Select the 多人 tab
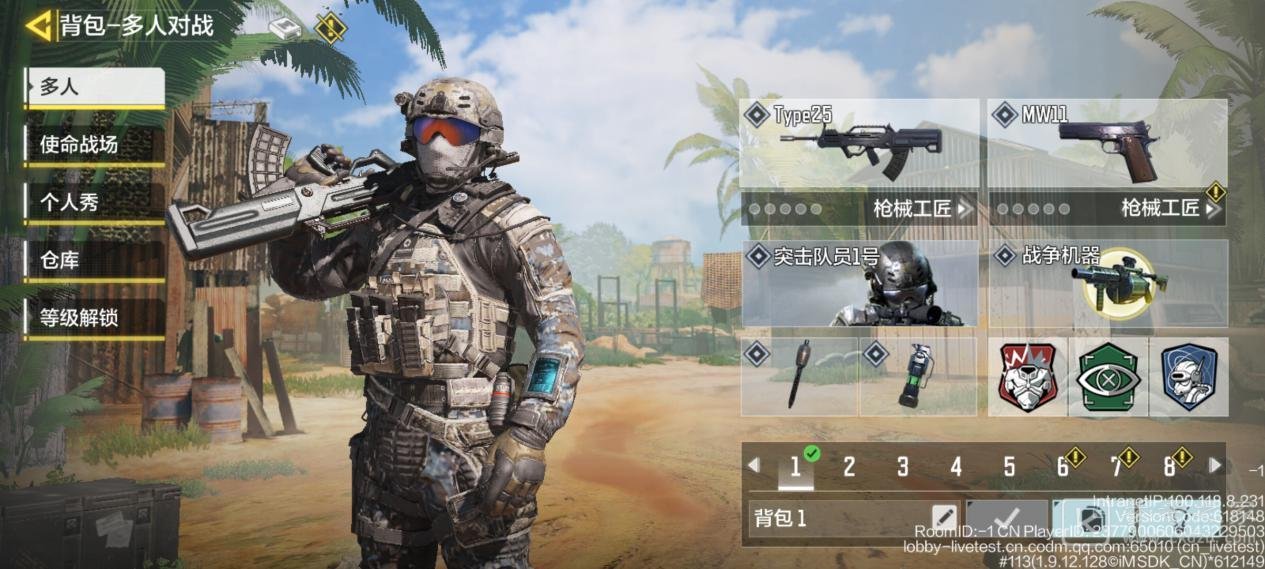This screenshot has width=1265, height=569. pos(95,88)
